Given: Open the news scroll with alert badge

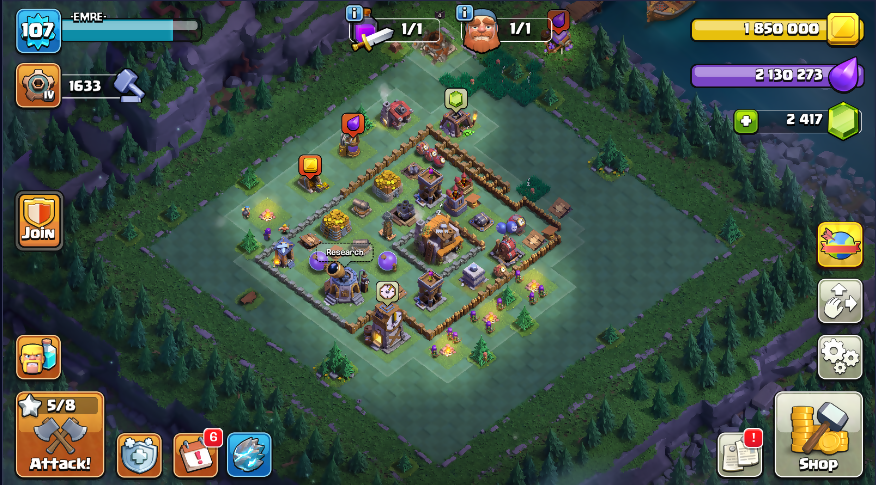Looking at the screenshot, I should point(740,455).
